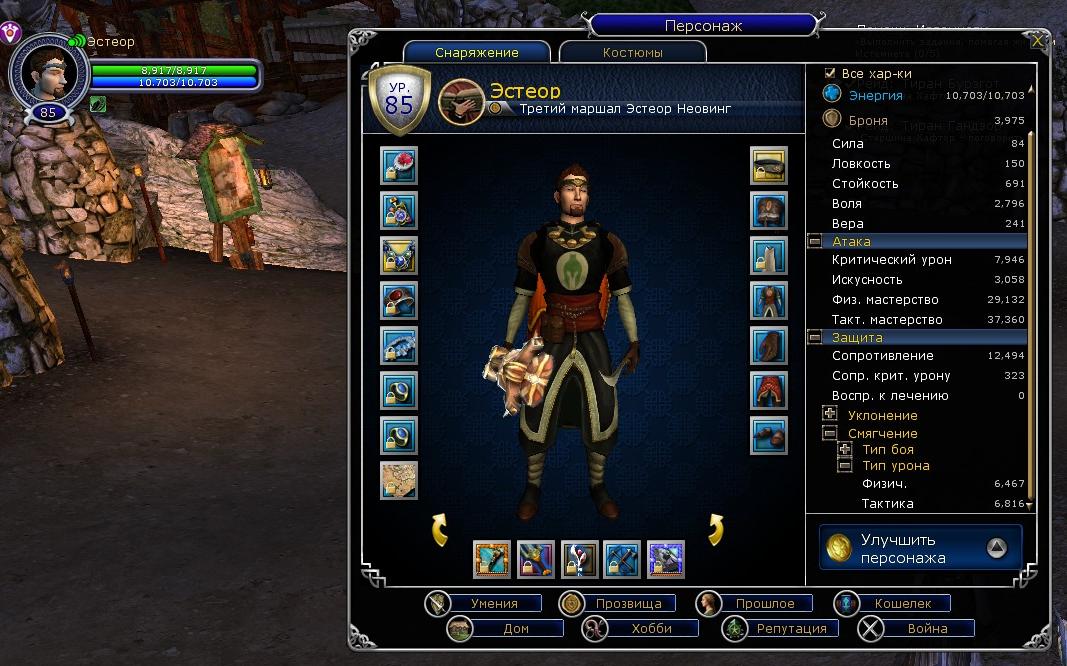This screenshot has height=666, width=1067.
Task: Close the Персонаж window
Action: coord(1038,41)
